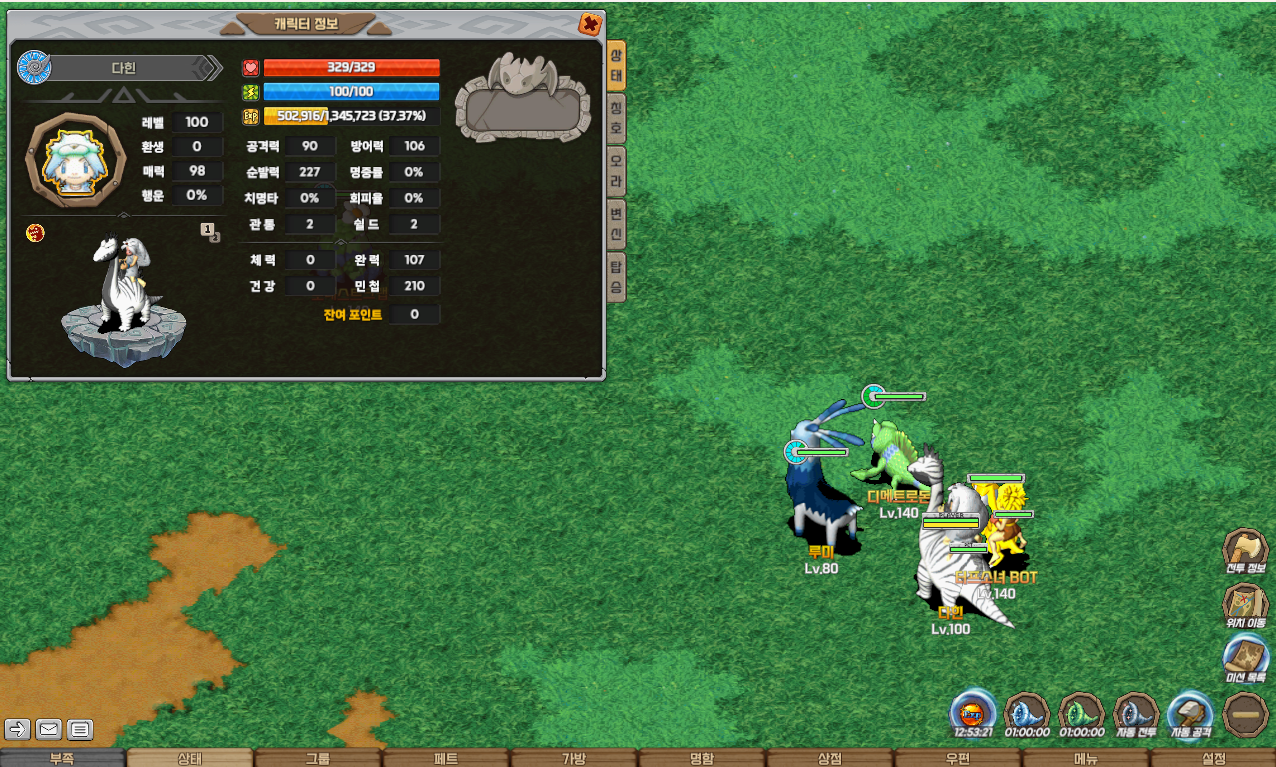Open the 우편 (mail) menu
Image resolution: width=1276 pixels, height=767 pixels.
957,758
